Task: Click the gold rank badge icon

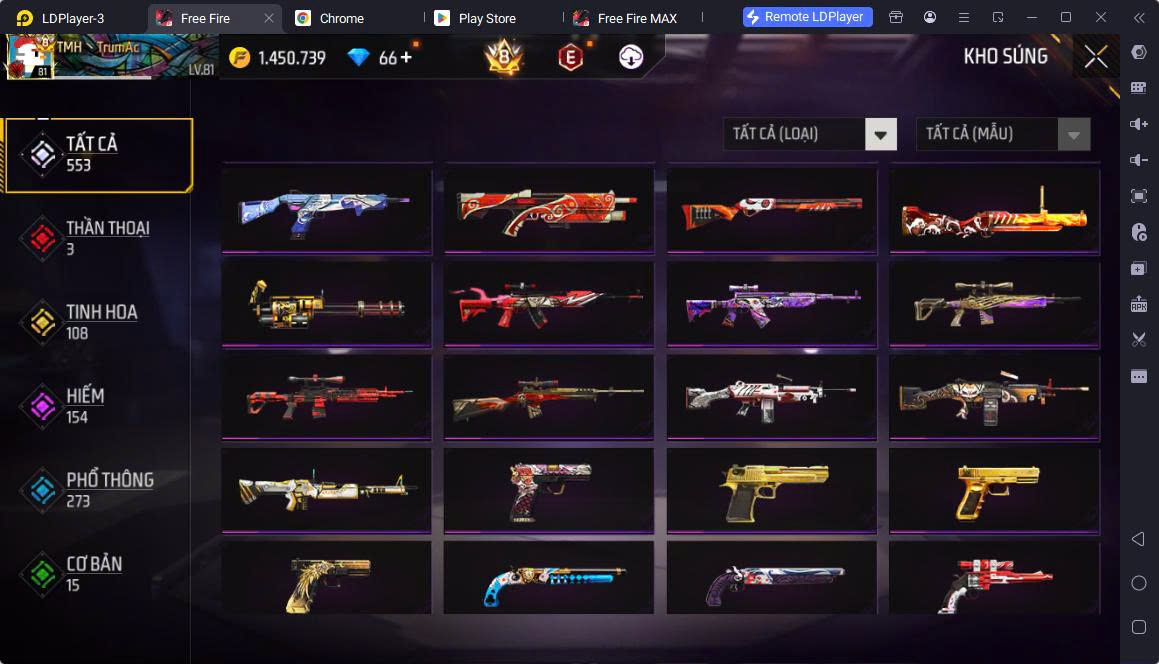Action: [503, 58]
